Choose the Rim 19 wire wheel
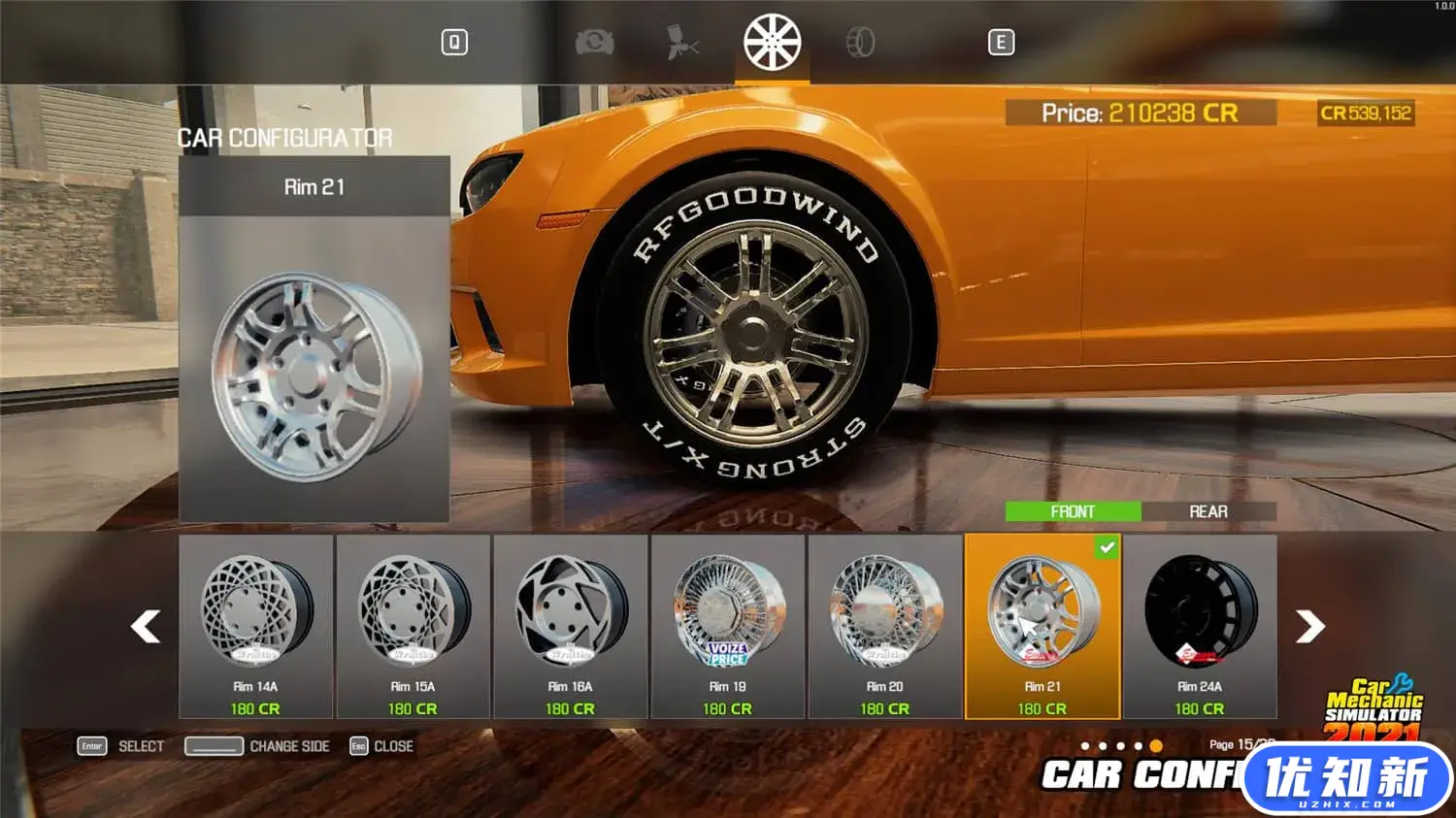Screen dimensions: 1456x818 (728, 626)
